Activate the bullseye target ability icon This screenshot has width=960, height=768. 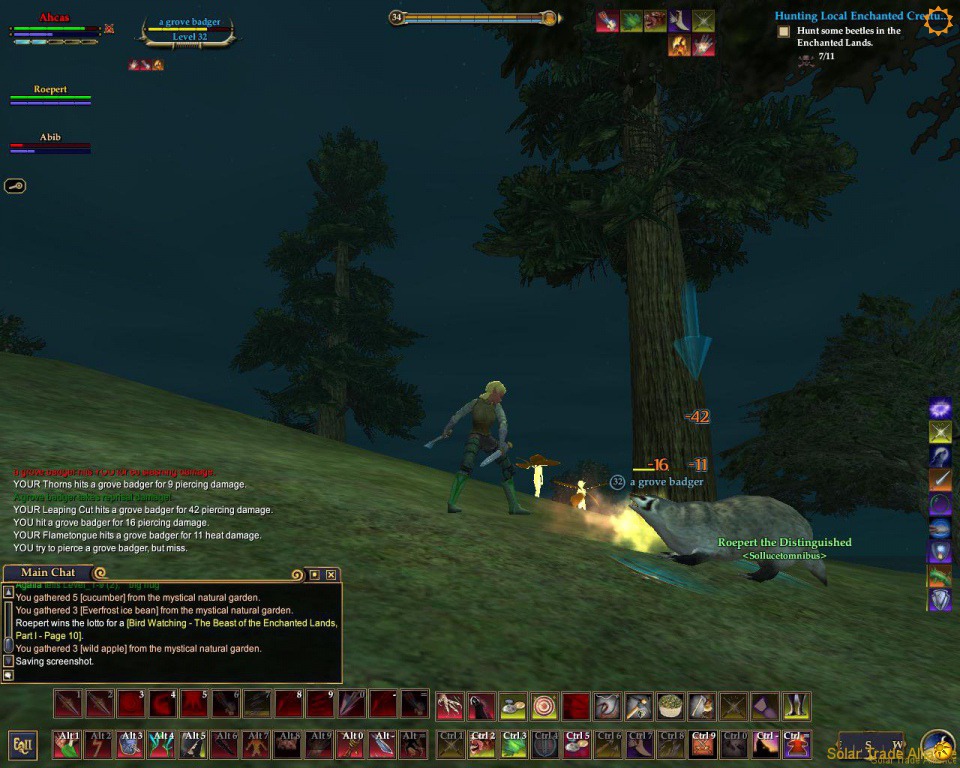point(545,707)
